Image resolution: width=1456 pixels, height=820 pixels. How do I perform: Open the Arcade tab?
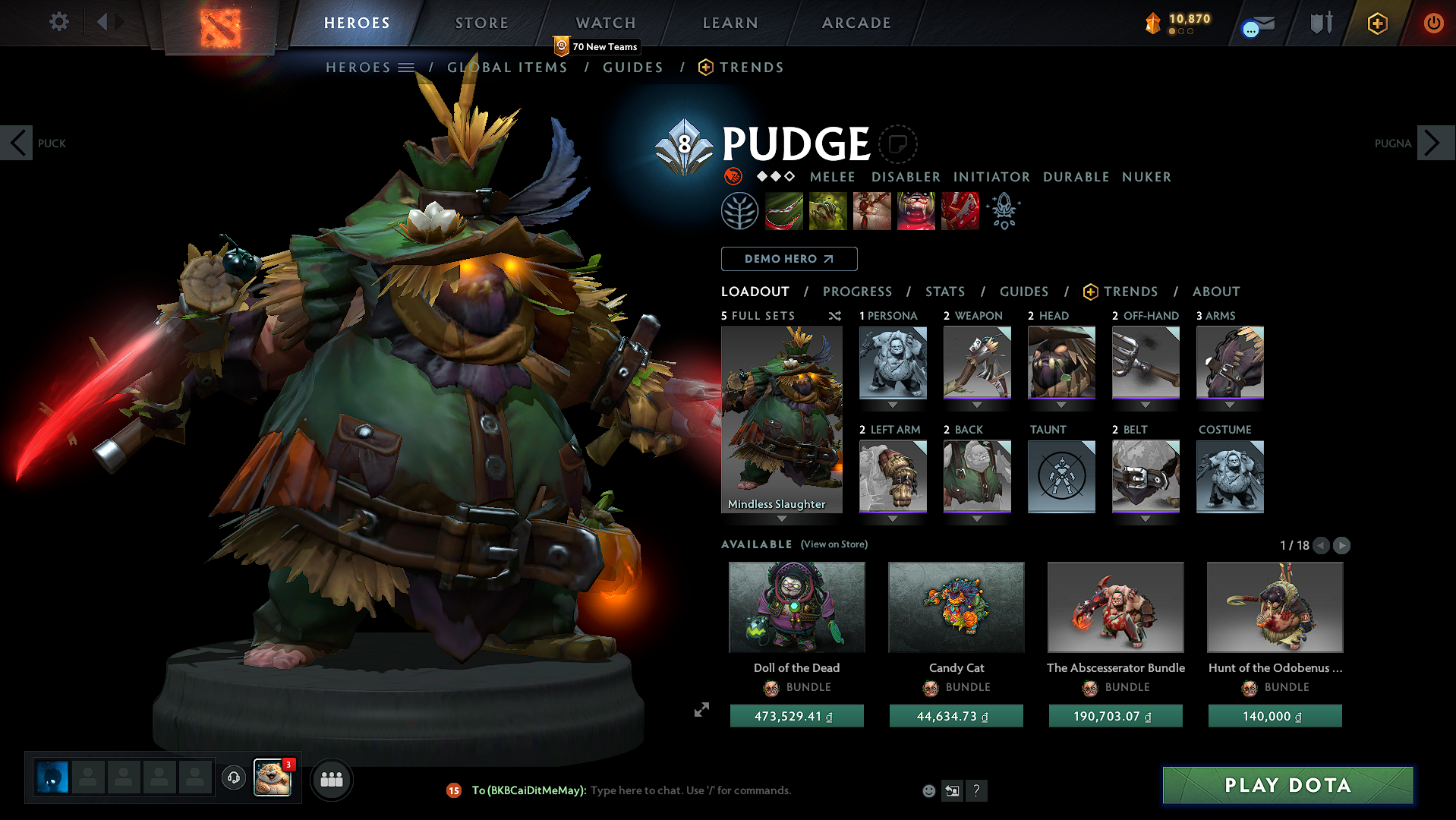[856, 23]
